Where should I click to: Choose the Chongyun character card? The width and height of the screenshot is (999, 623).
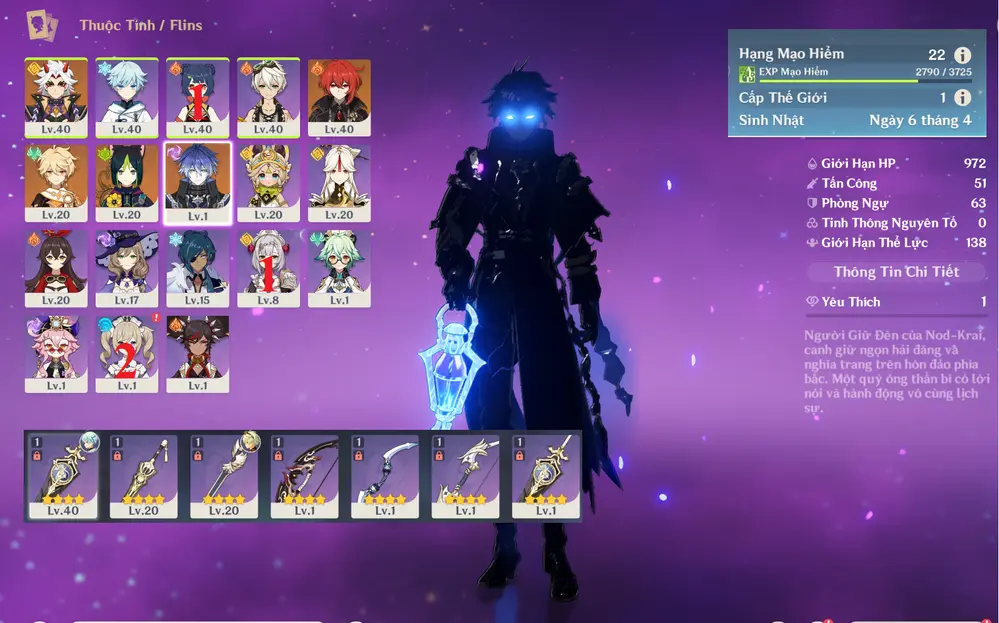click(x=127, y=97)
